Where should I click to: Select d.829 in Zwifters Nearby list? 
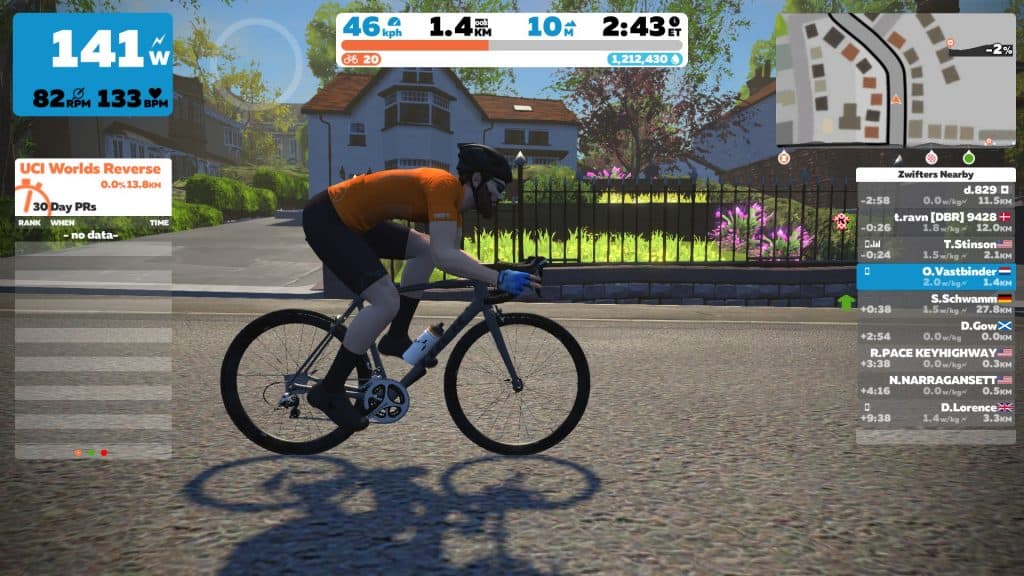point(935,194)
